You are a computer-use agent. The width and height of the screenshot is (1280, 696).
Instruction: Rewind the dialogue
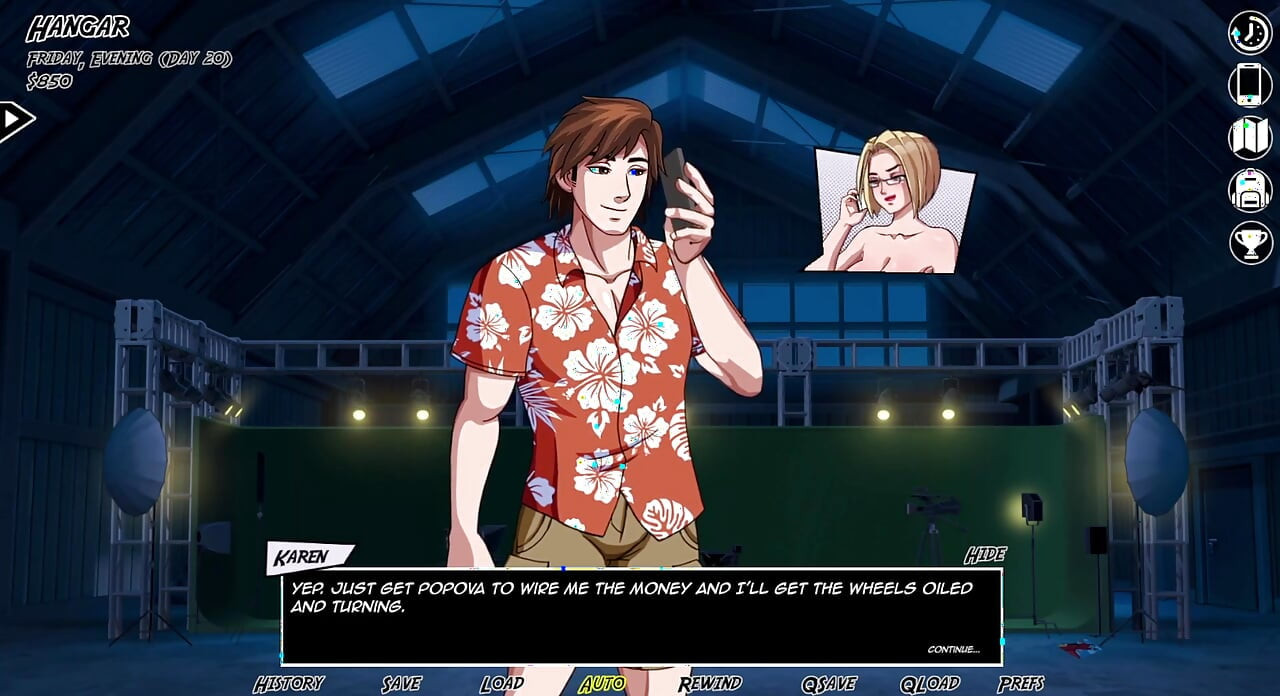[710, 684]
